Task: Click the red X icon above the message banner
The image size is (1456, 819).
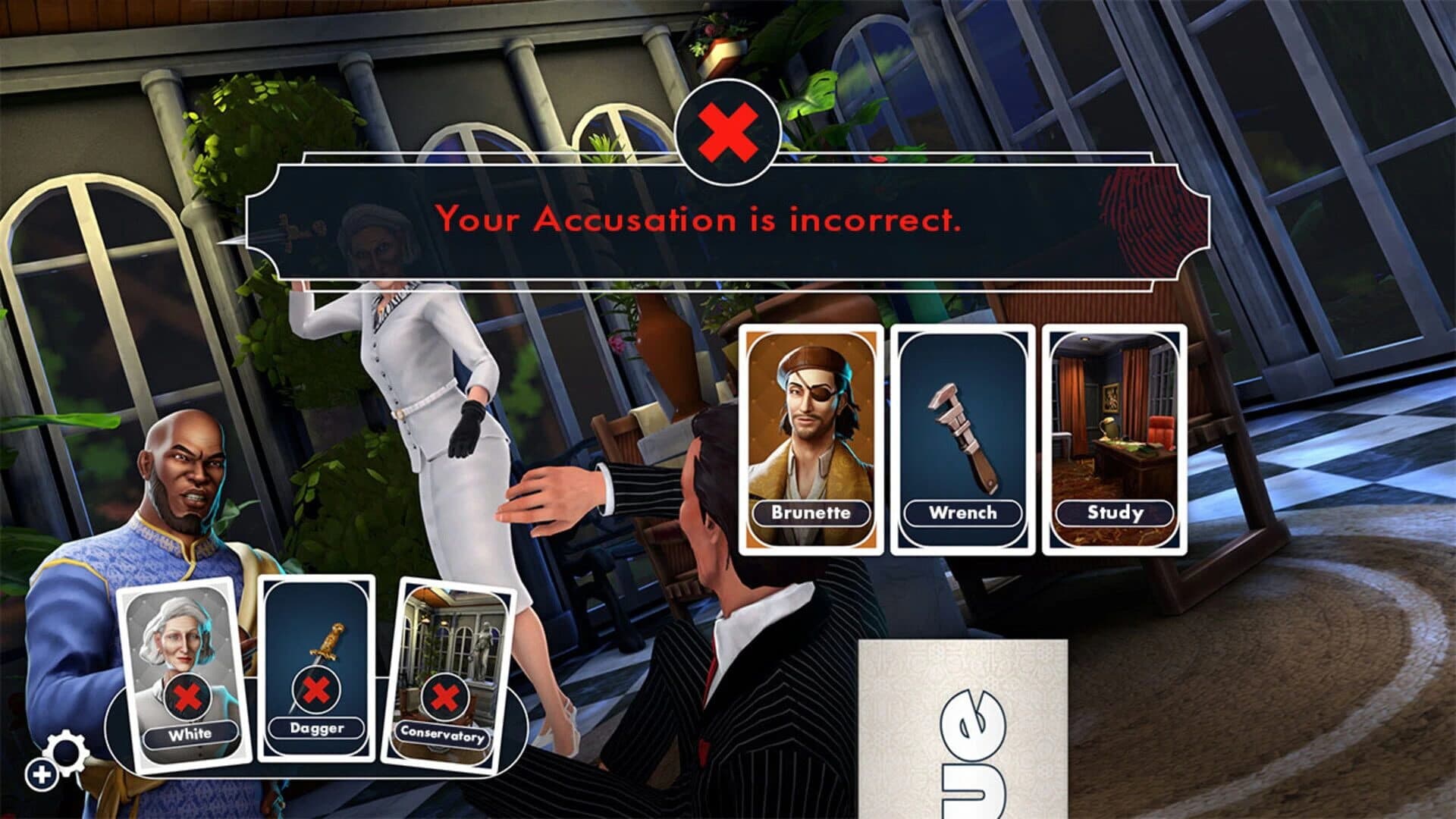Action: coord(727,130)
